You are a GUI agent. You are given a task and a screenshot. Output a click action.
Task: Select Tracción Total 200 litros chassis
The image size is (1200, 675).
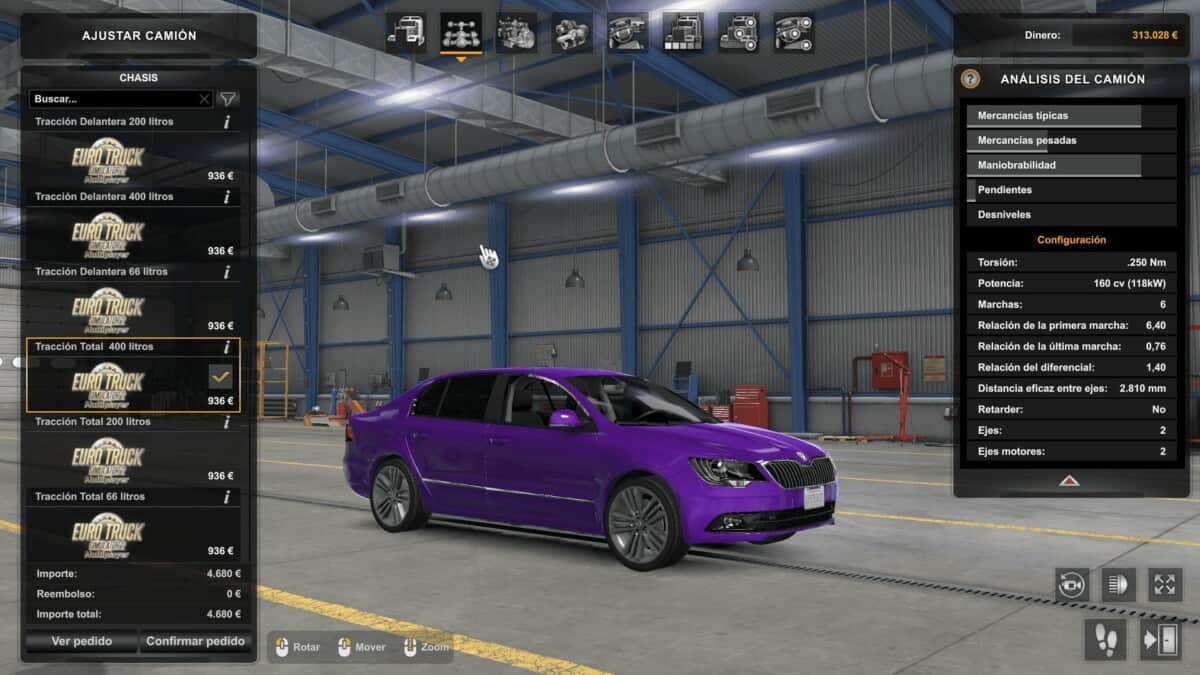pyautogui.click(x=132, y=460)
